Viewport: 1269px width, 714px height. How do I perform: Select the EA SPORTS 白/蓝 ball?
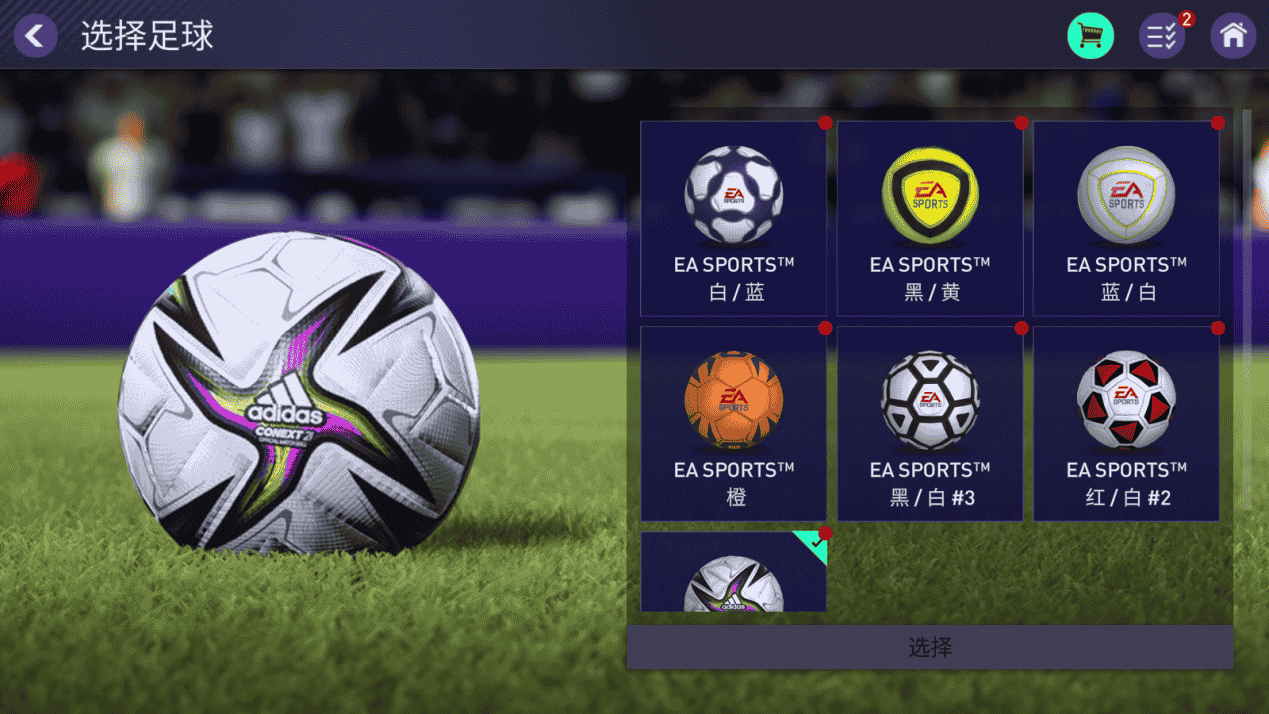pyautogui.click(x=733, y=218)
